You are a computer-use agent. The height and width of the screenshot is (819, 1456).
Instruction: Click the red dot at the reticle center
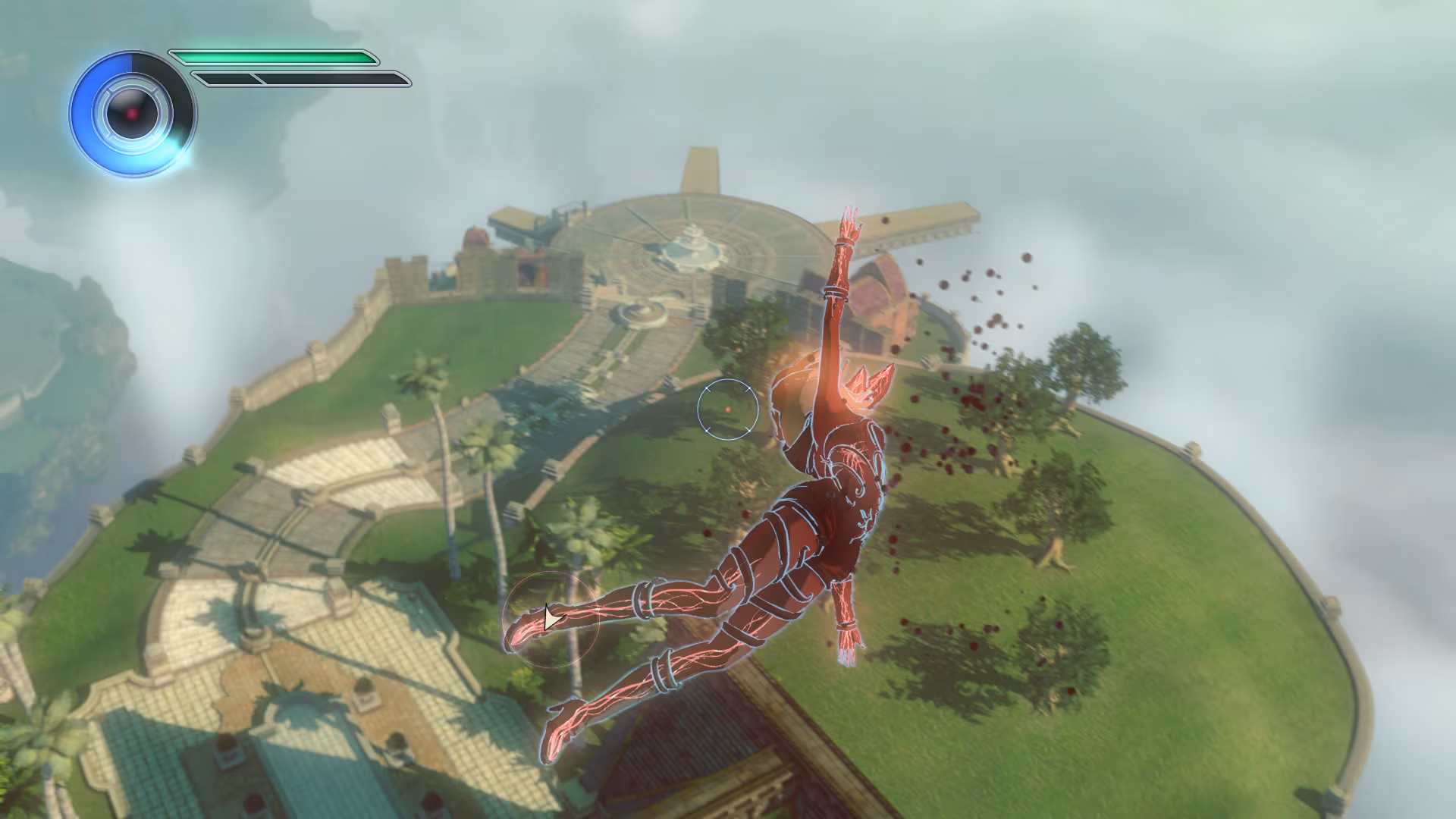tap(730, 408)
